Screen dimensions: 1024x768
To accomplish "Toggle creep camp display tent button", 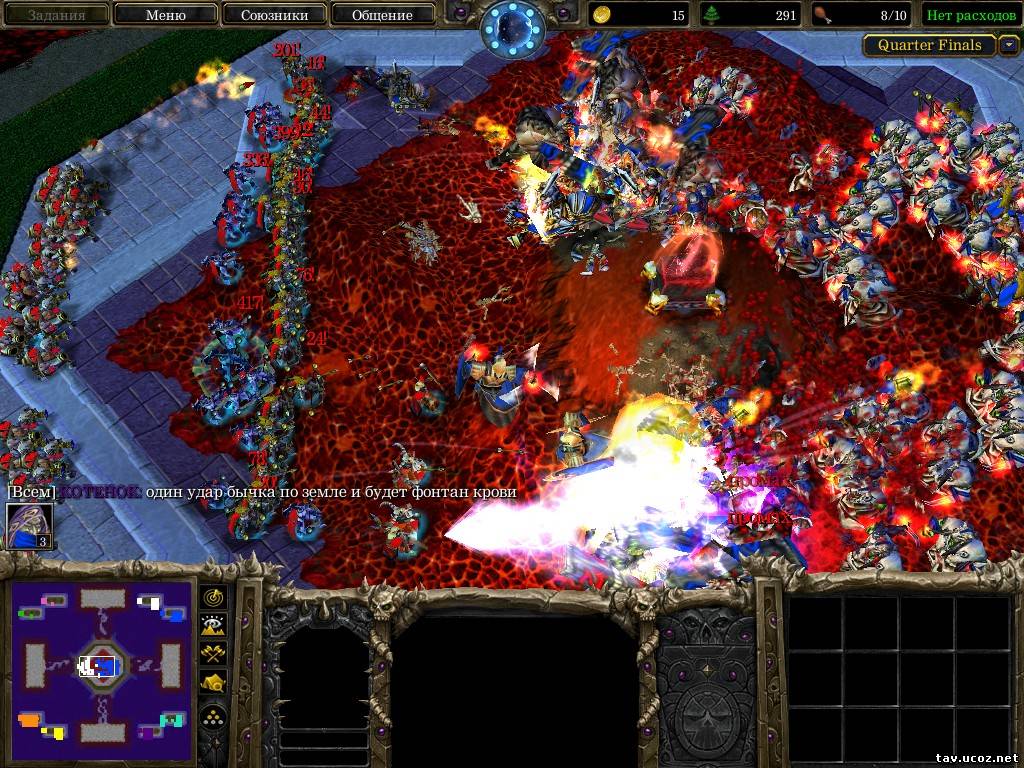I will point(214,682).
